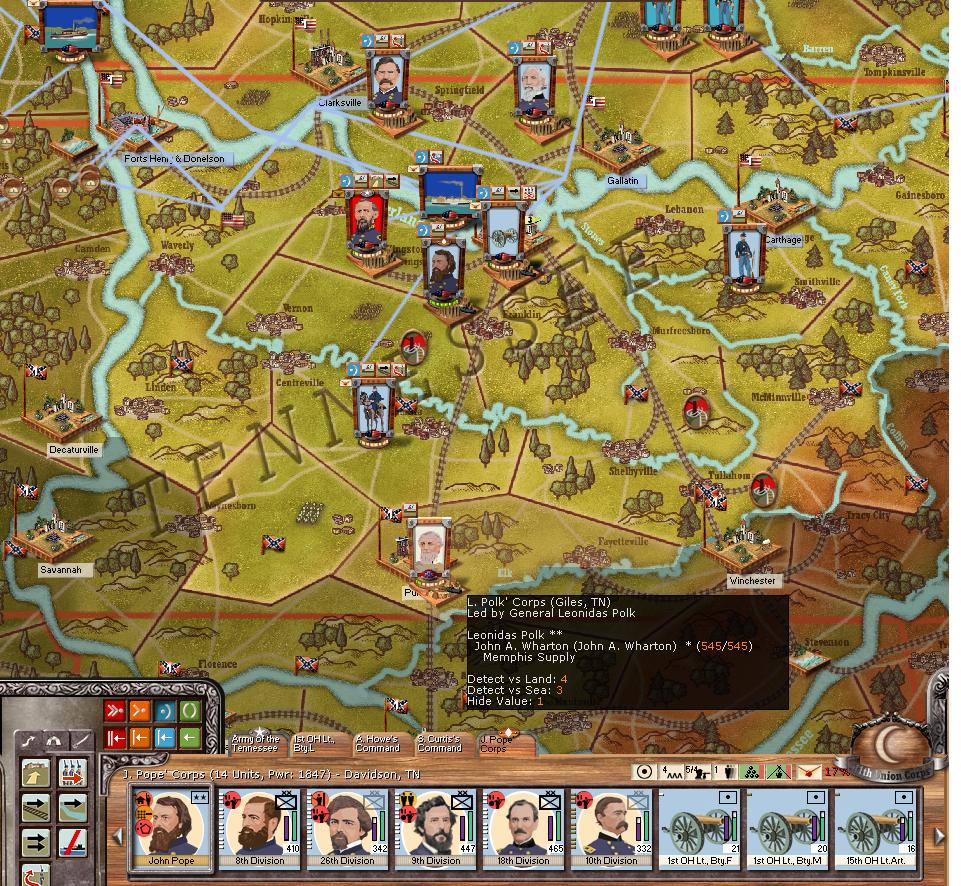This screenshot has width=961, height=886.
Task: Choose the 26th Division unit card
Action: (x=347, y=829)
